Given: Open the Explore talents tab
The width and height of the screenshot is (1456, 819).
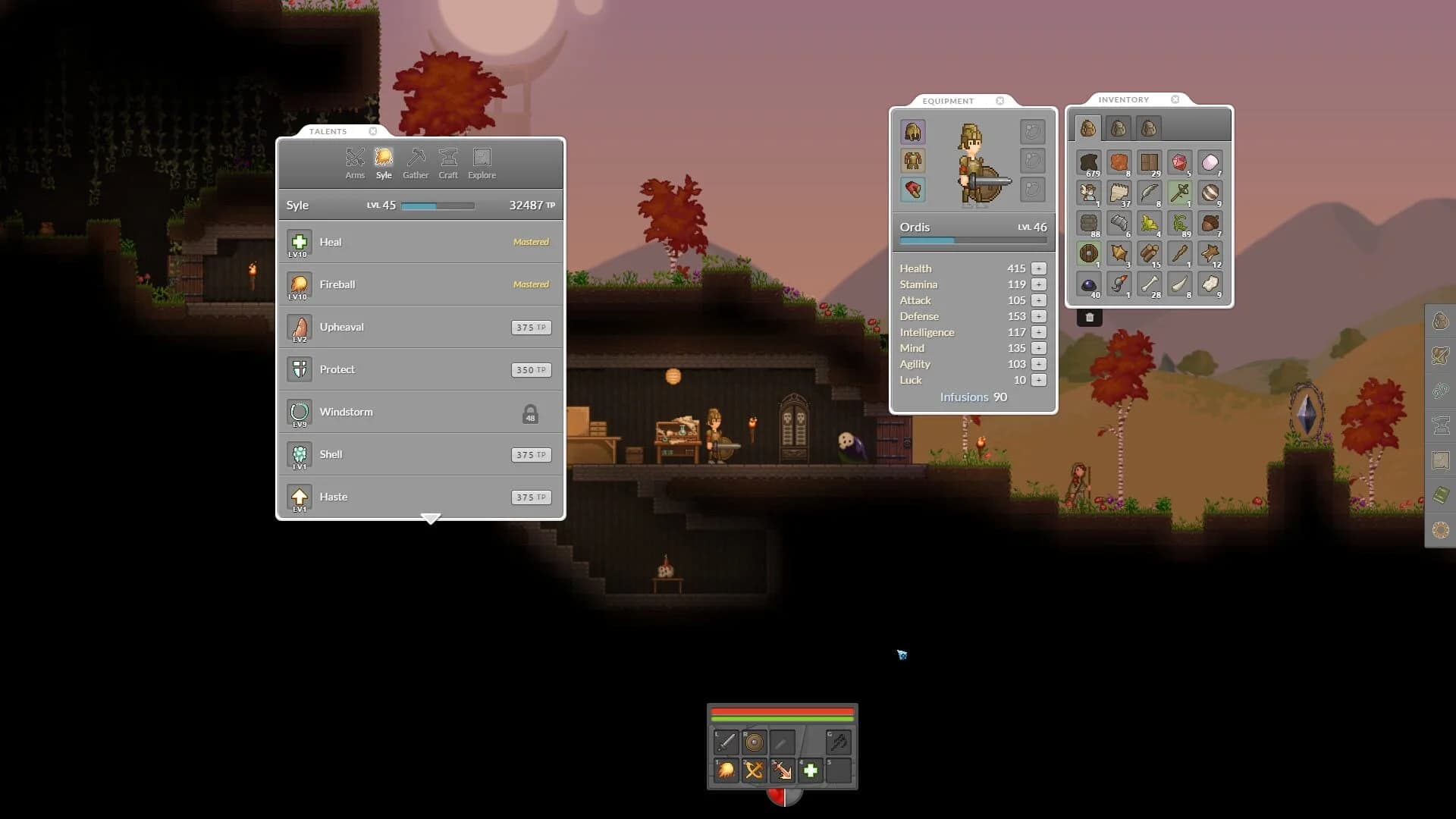Looking at the screenshot, I should pyautogui.click(x=482, y=163).
